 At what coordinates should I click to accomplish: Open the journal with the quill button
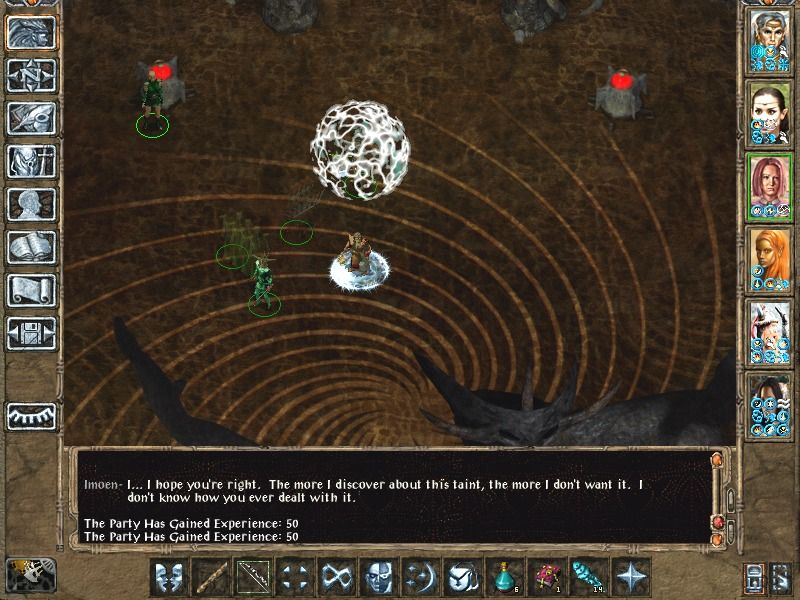coord(31,118)
